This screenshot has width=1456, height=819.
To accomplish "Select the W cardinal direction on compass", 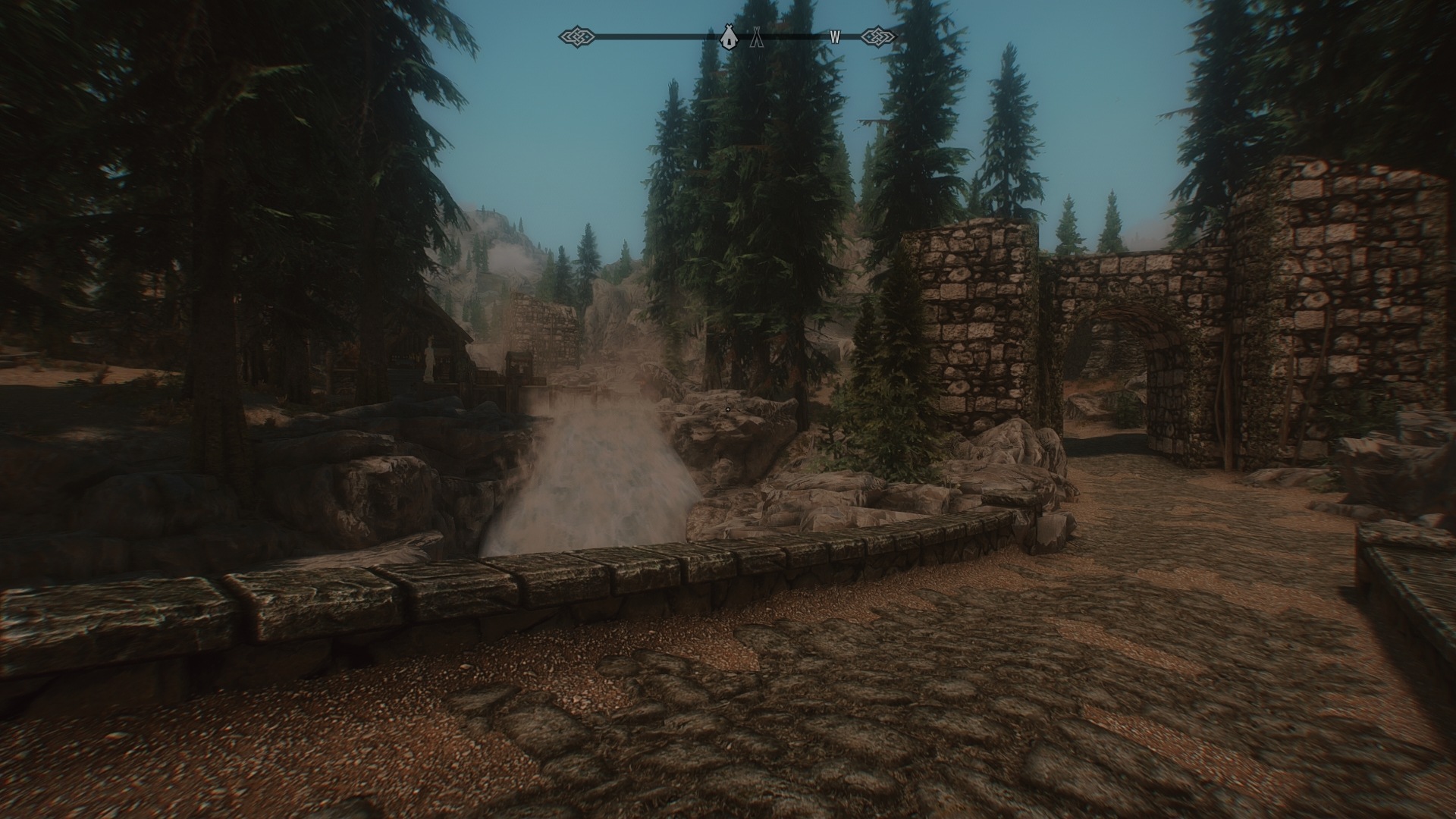I will click(x=836, y=35).
